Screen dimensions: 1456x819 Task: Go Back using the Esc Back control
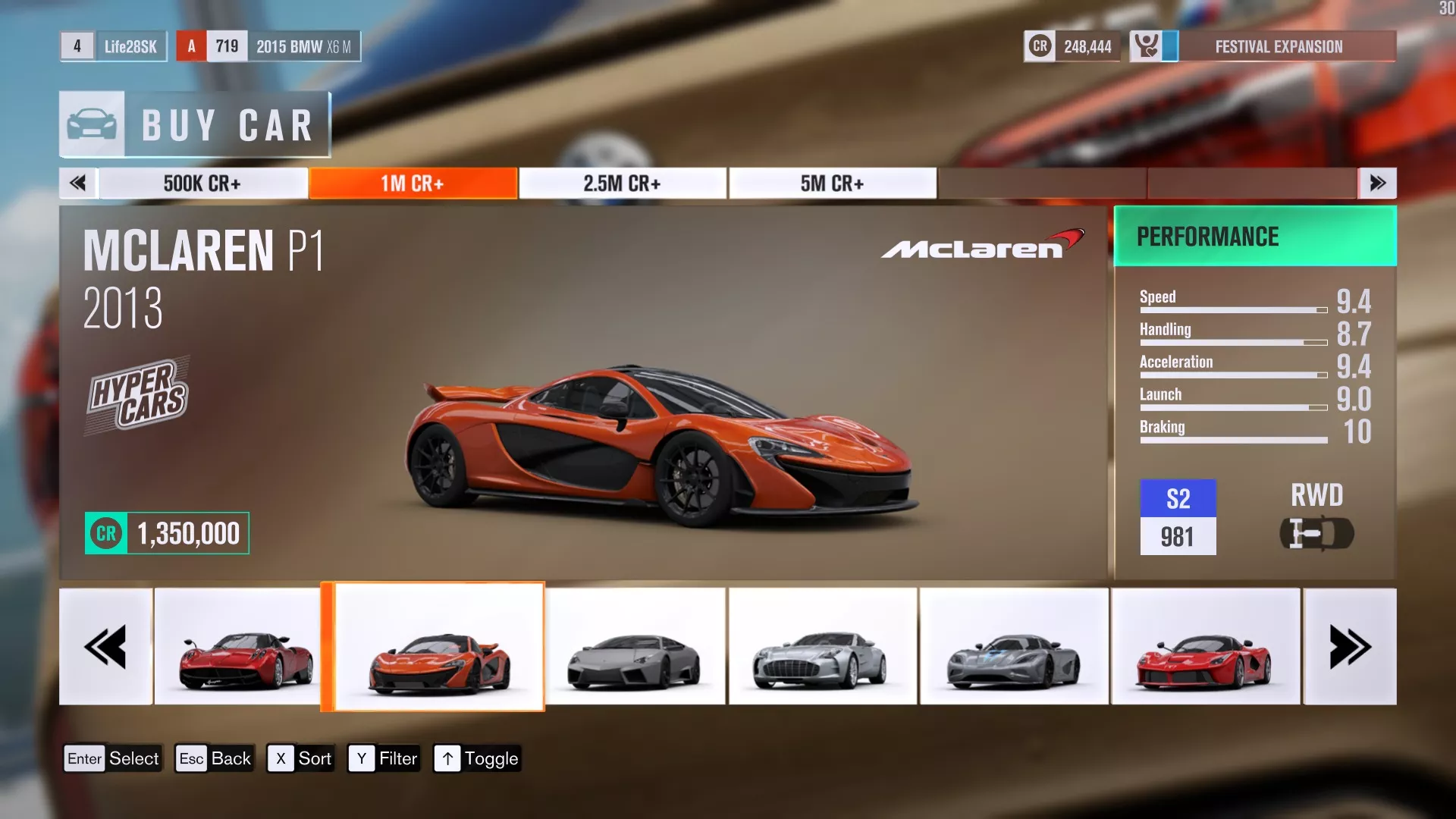[215, 758]
